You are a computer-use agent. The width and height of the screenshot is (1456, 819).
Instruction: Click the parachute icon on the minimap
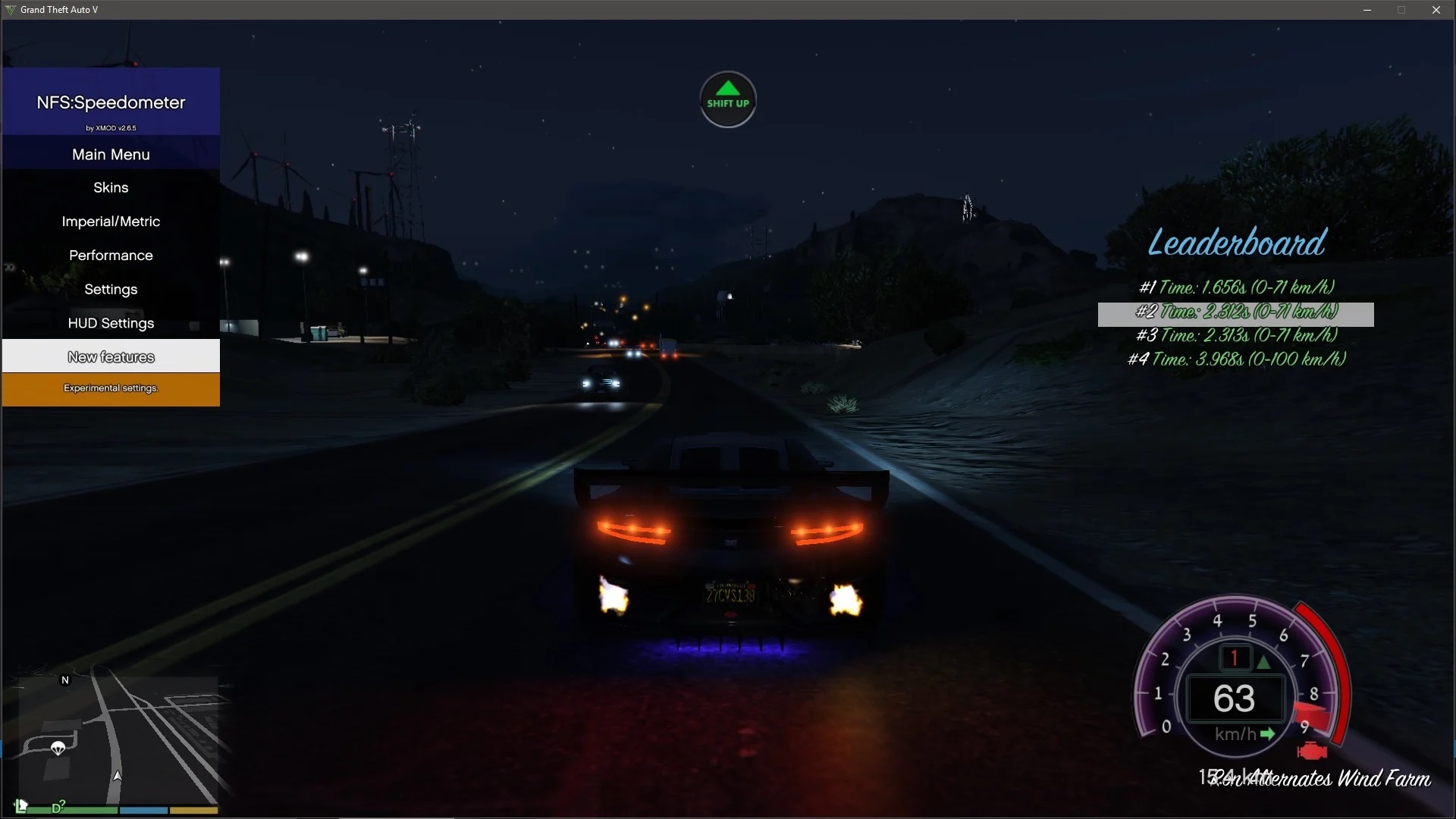[58, 748]
